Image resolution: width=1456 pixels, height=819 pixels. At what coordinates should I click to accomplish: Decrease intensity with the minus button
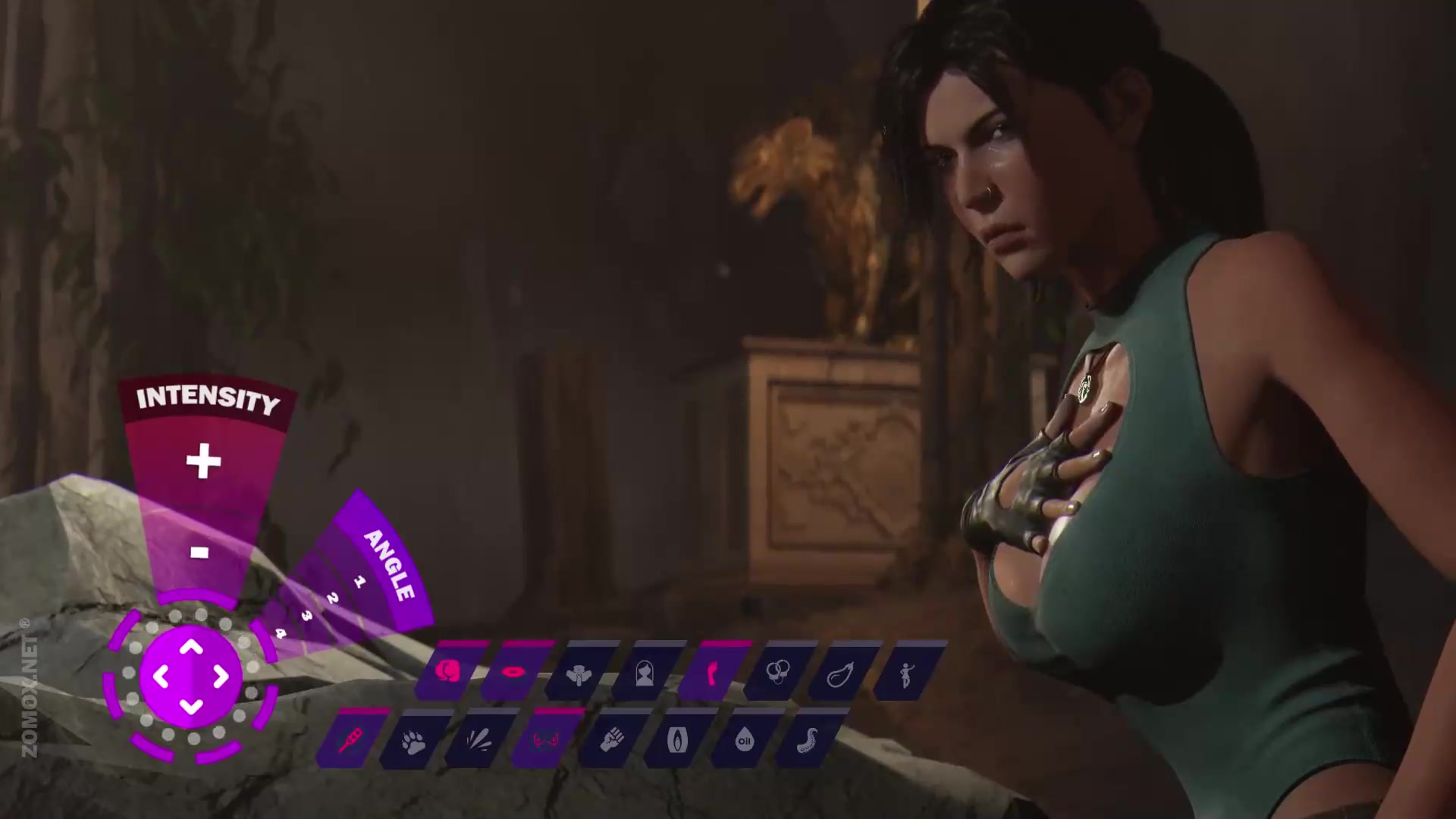click(x=199, y=552)
